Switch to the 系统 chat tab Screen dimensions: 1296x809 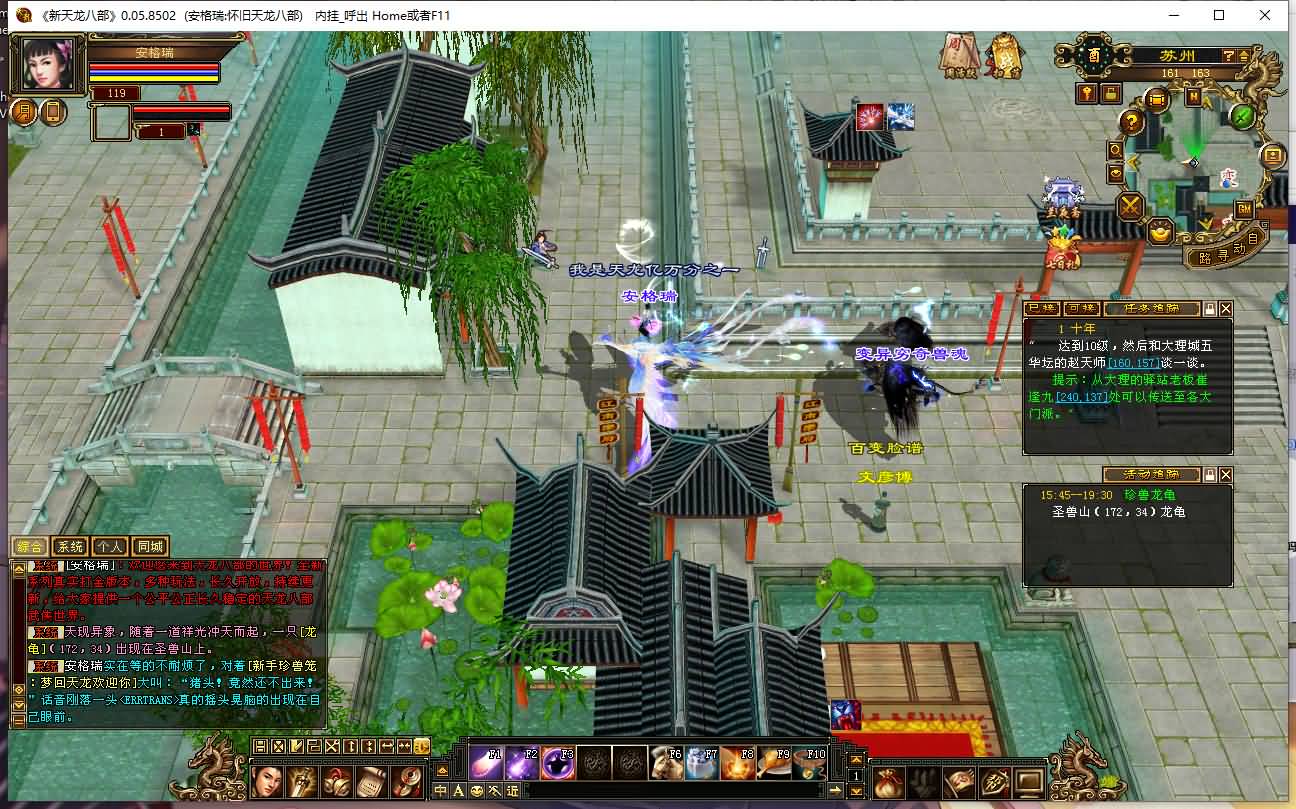pos(69,546)
